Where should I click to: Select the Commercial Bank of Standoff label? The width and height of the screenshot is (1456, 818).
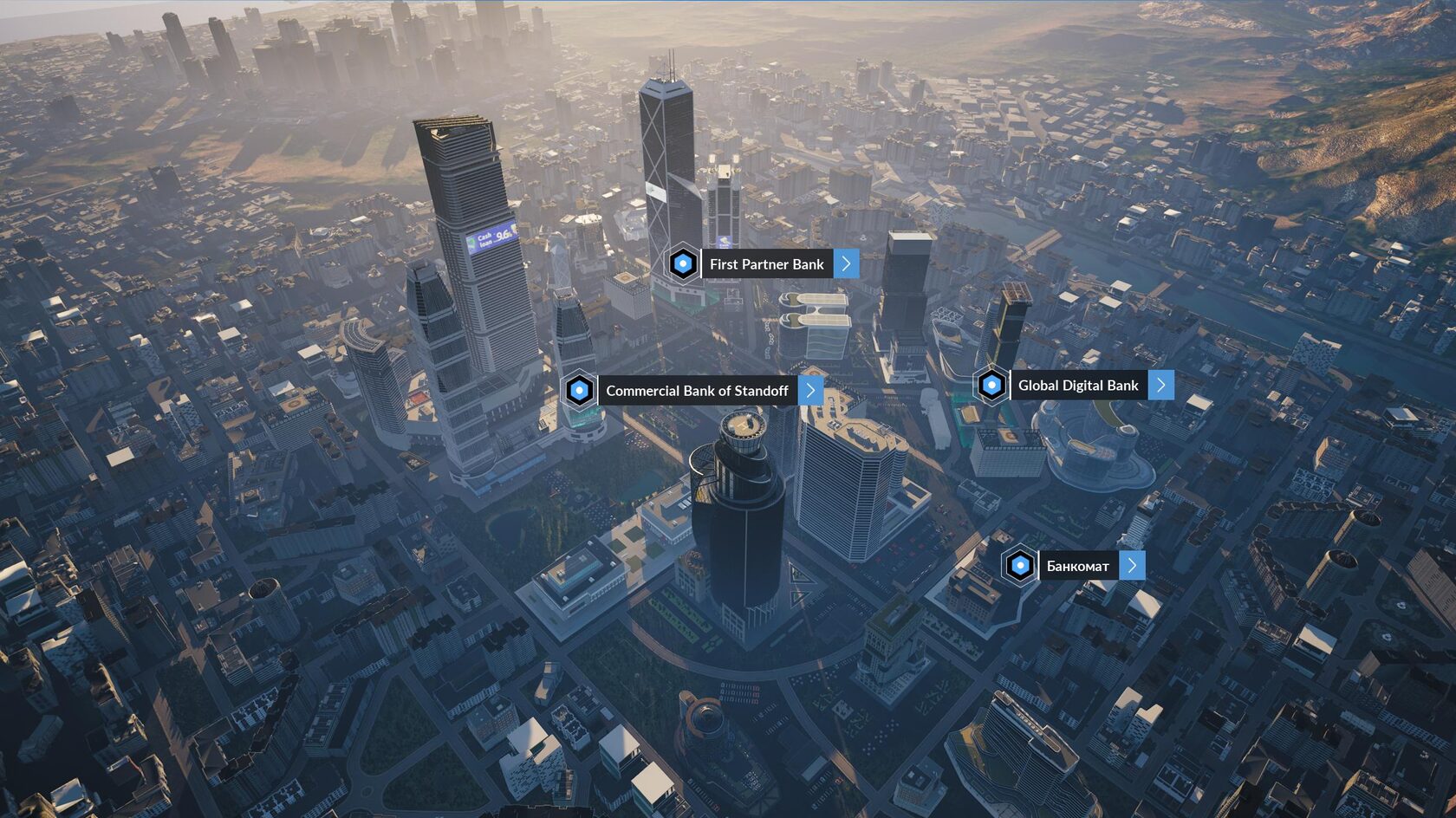pyautogui.click(x=697, y=391)
